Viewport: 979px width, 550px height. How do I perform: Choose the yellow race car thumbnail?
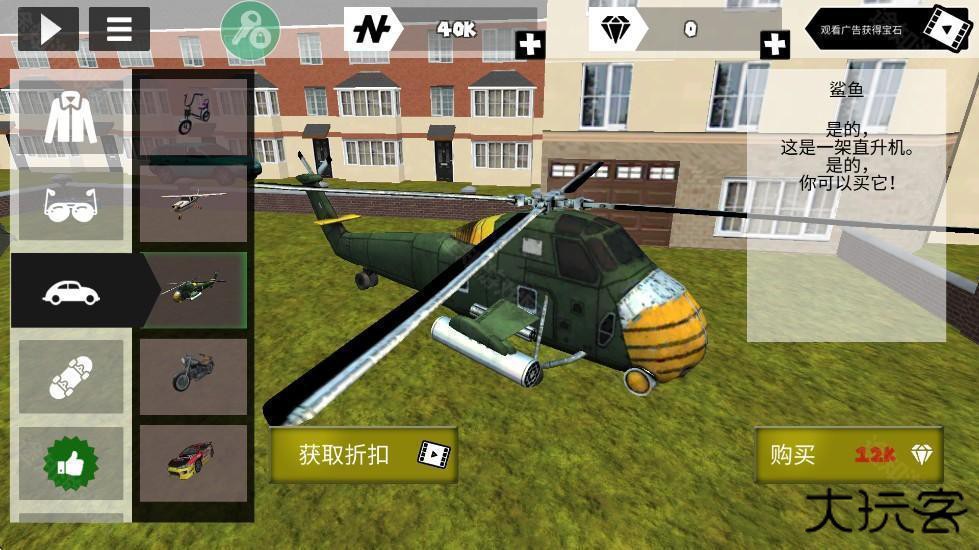(x=193, y=463)
